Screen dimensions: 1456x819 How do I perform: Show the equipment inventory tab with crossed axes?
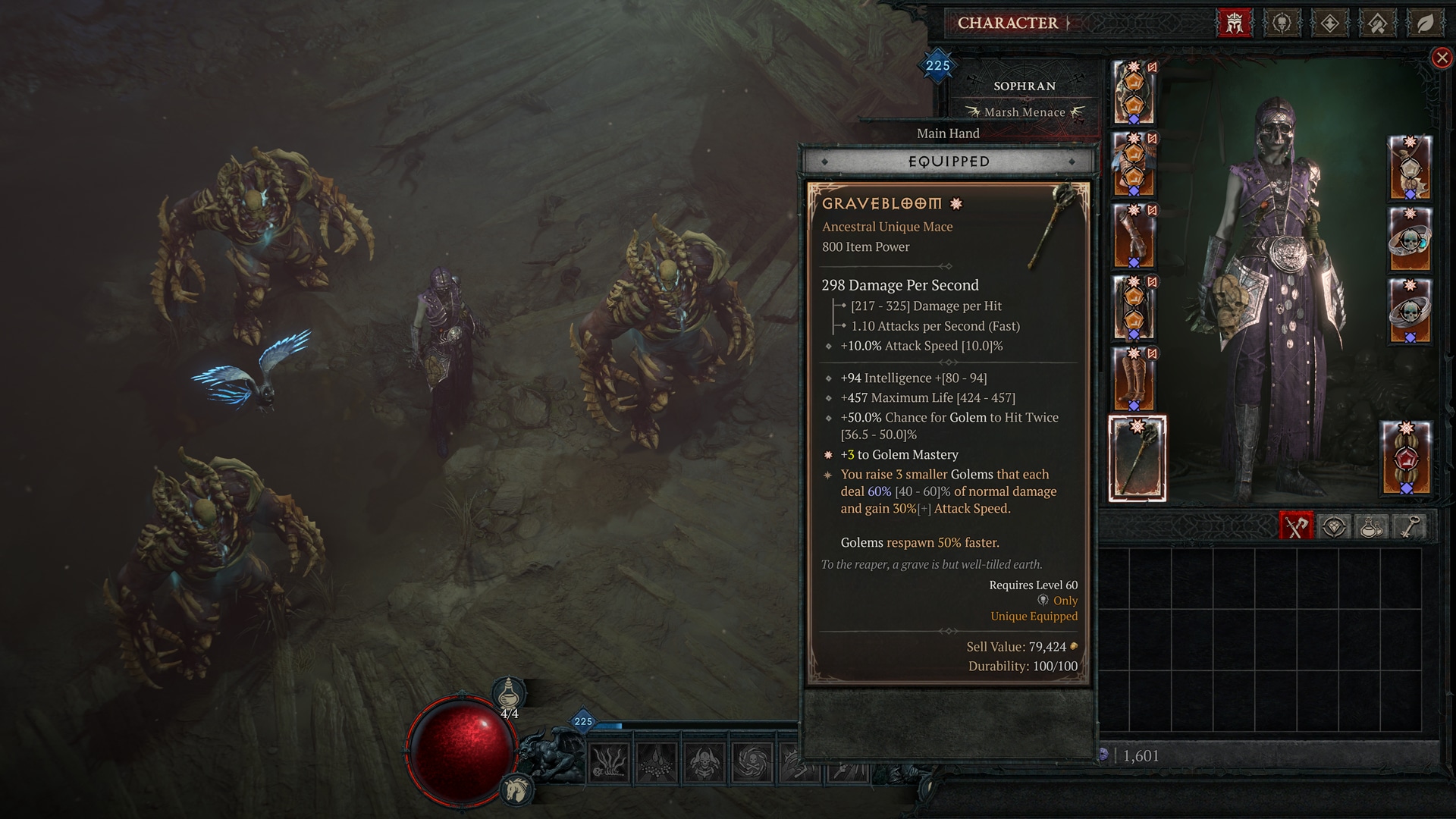point(1296,526)
